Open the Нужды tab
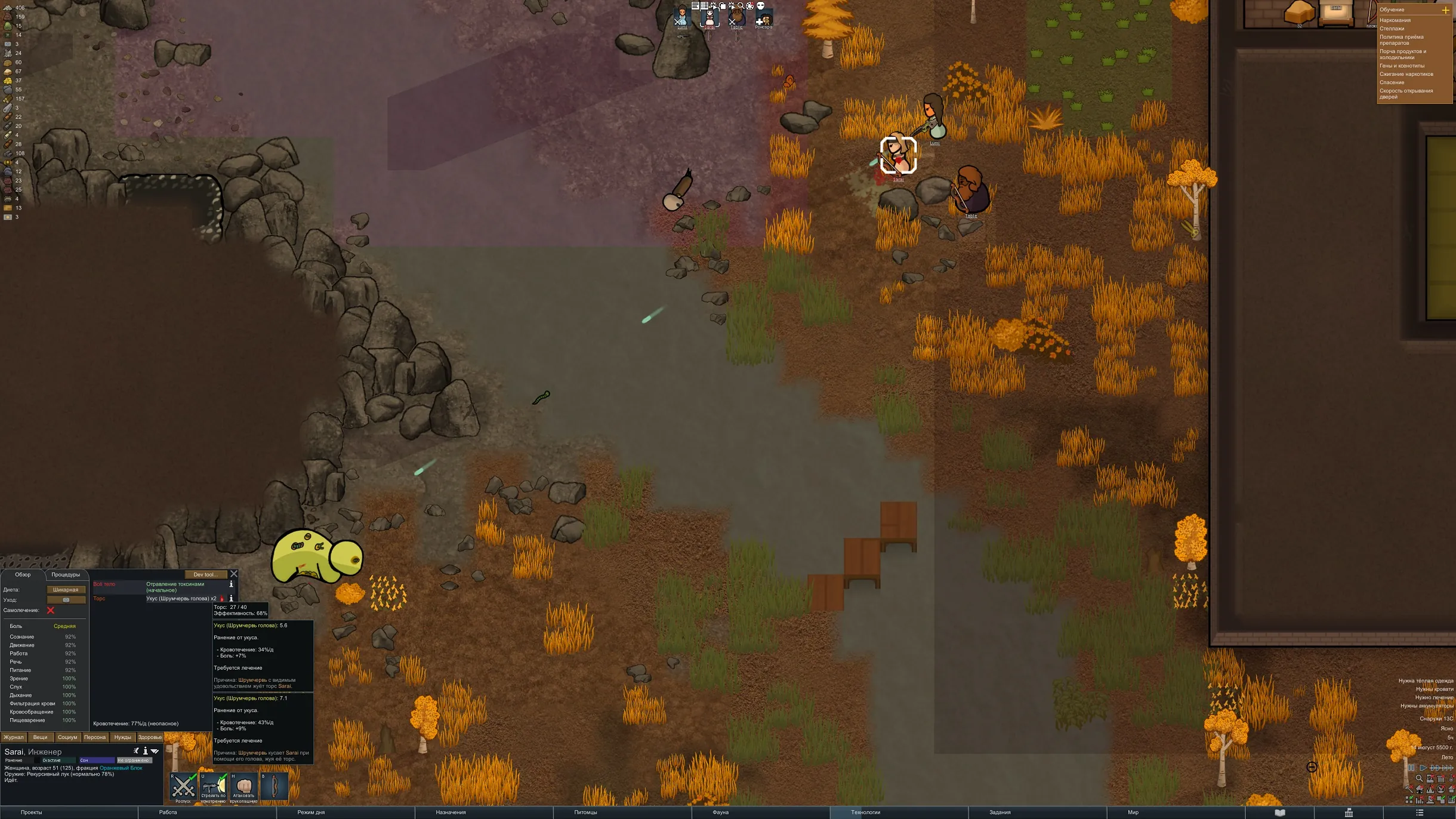Screen dimensions: 1456x819 [122, 737]
